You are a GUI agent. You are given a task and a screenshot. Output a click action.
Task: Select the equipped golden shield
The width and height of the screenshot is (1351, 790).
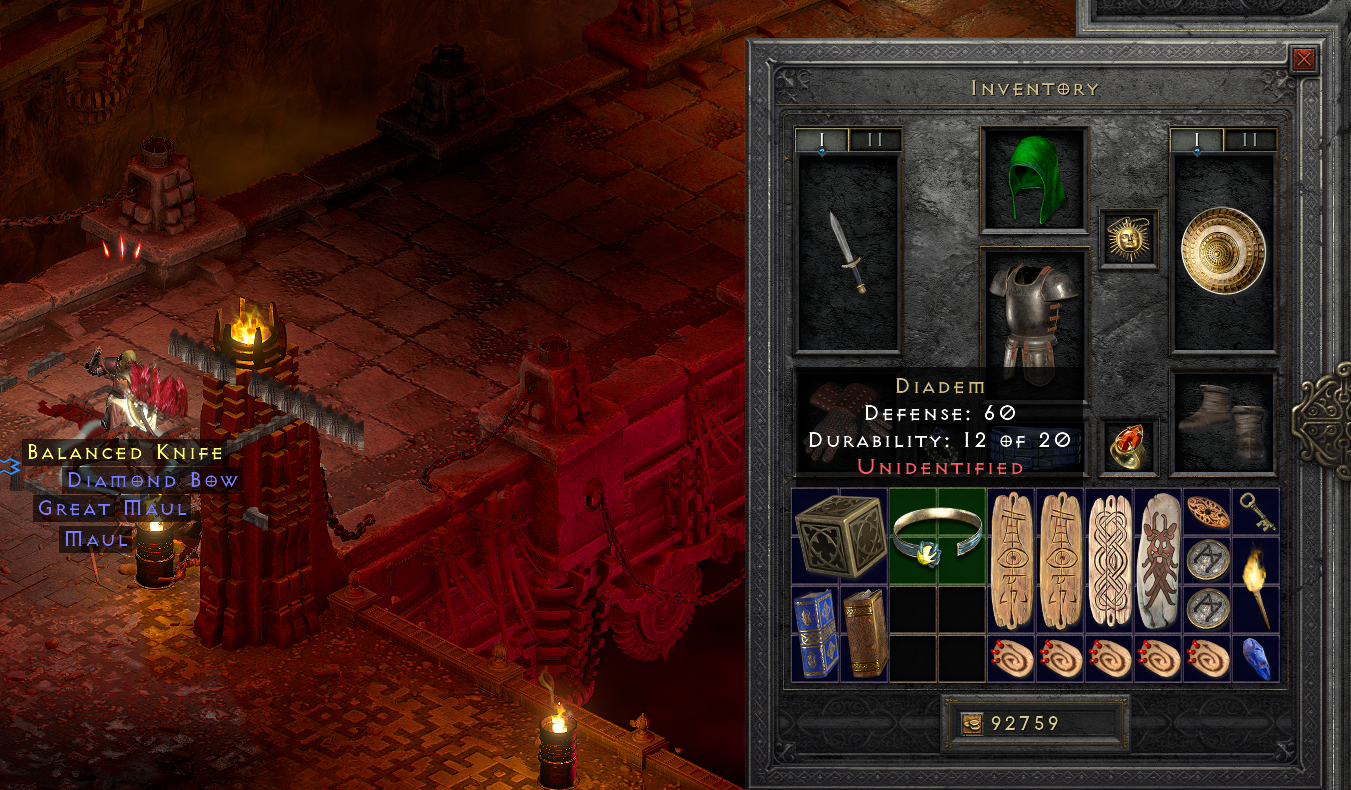(x=1222, y=247)
